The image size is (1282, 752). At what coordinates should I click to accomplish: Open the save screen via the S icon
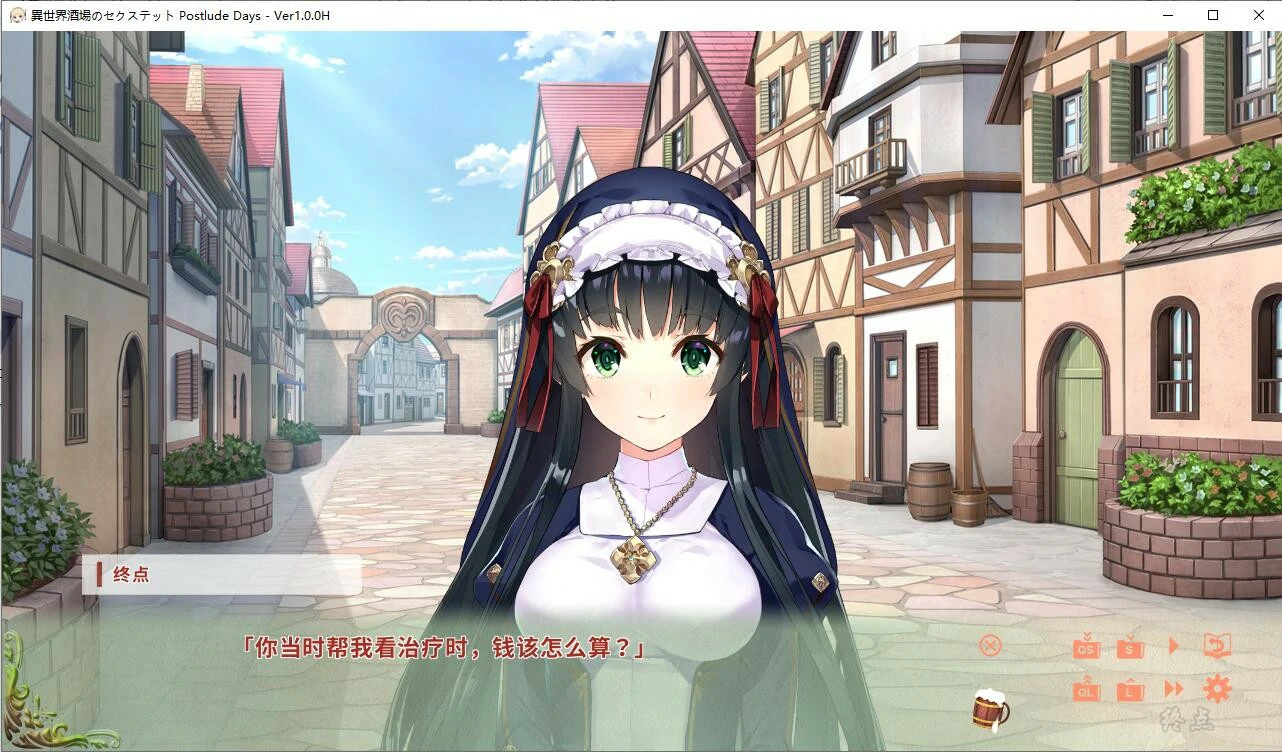click(x=1131, y=647)
